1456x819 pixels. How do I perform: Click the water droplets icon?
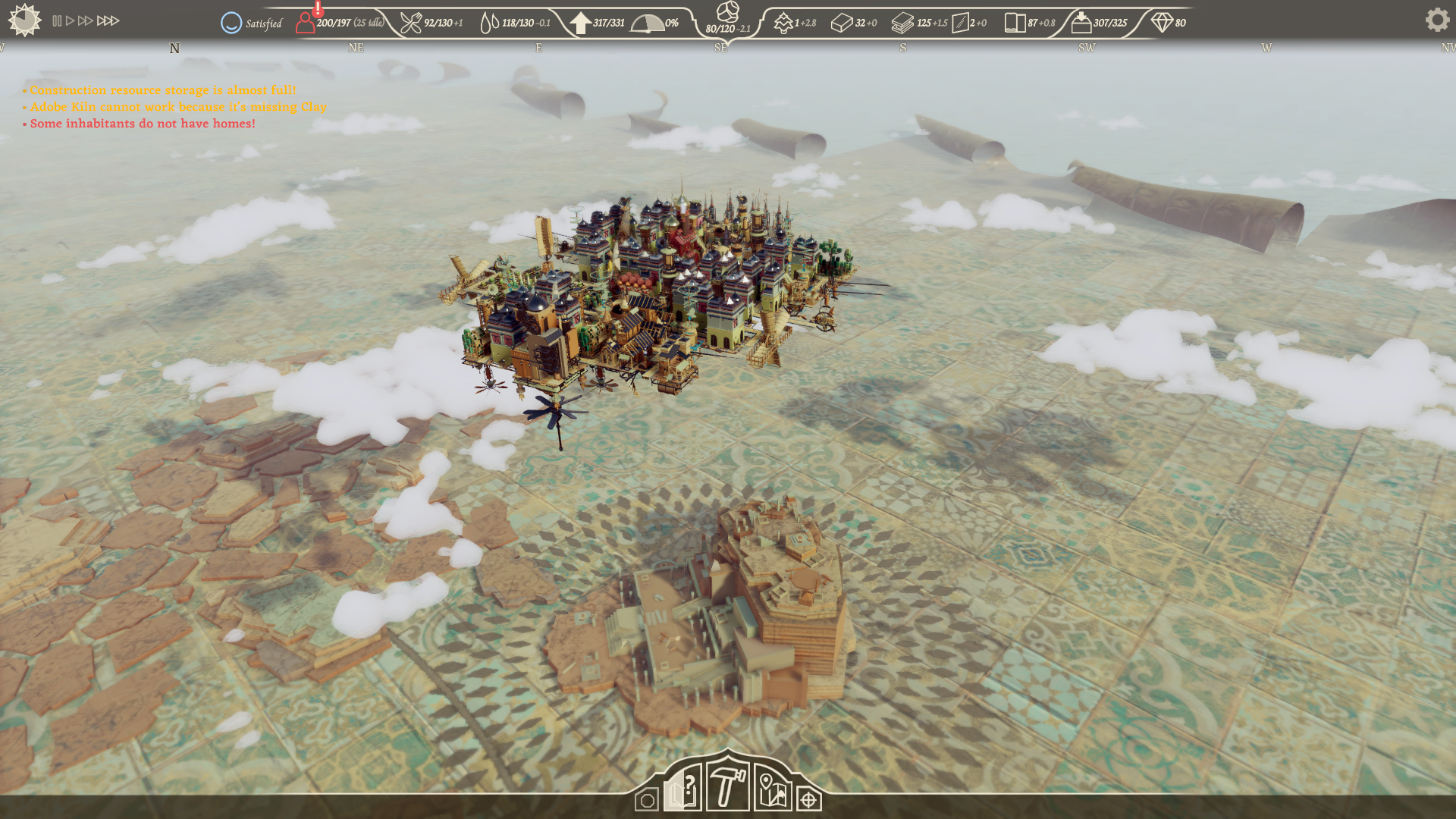(490, 23)
